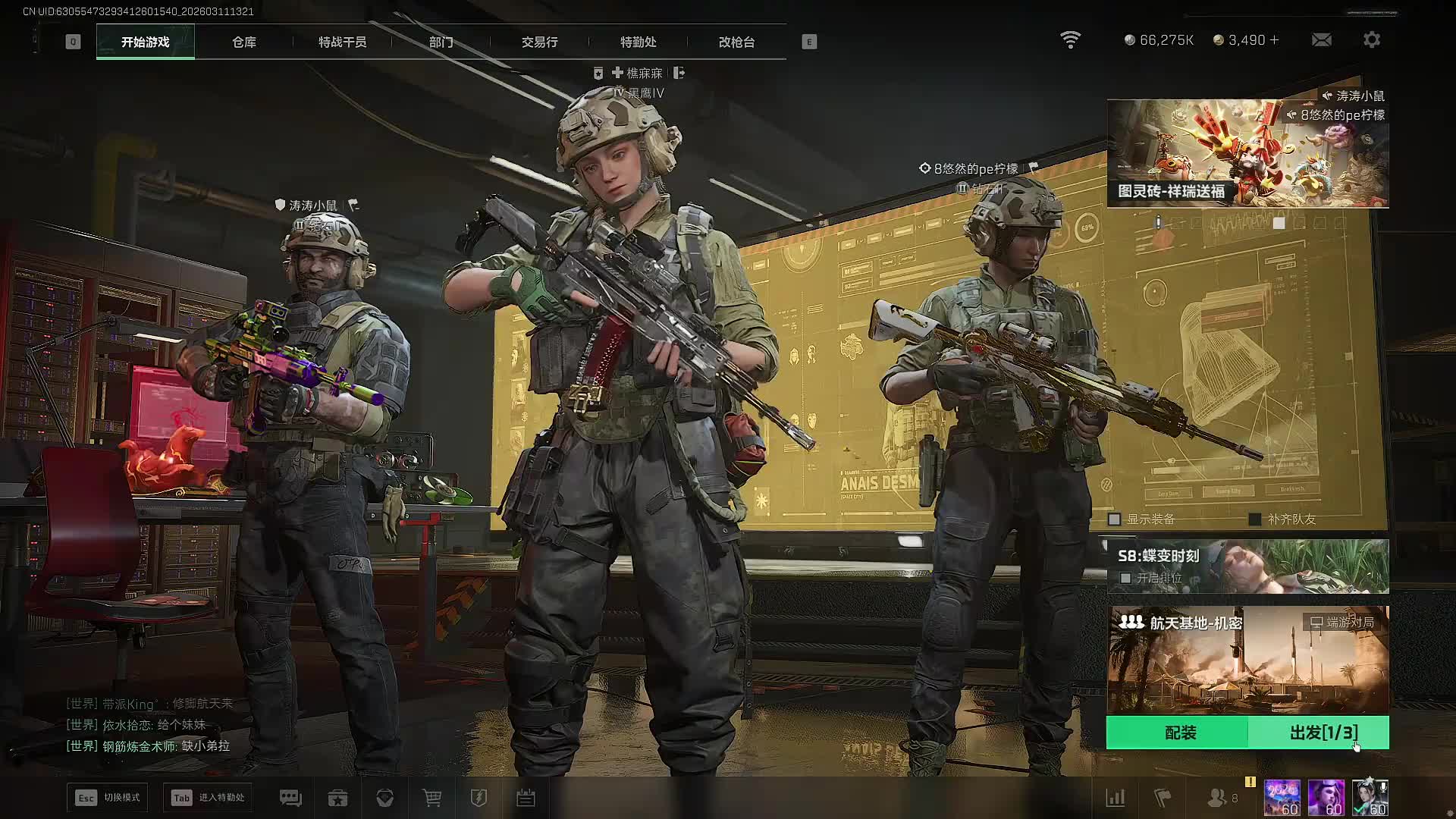Start the match with 出发 button

[x=1323, y=733]
